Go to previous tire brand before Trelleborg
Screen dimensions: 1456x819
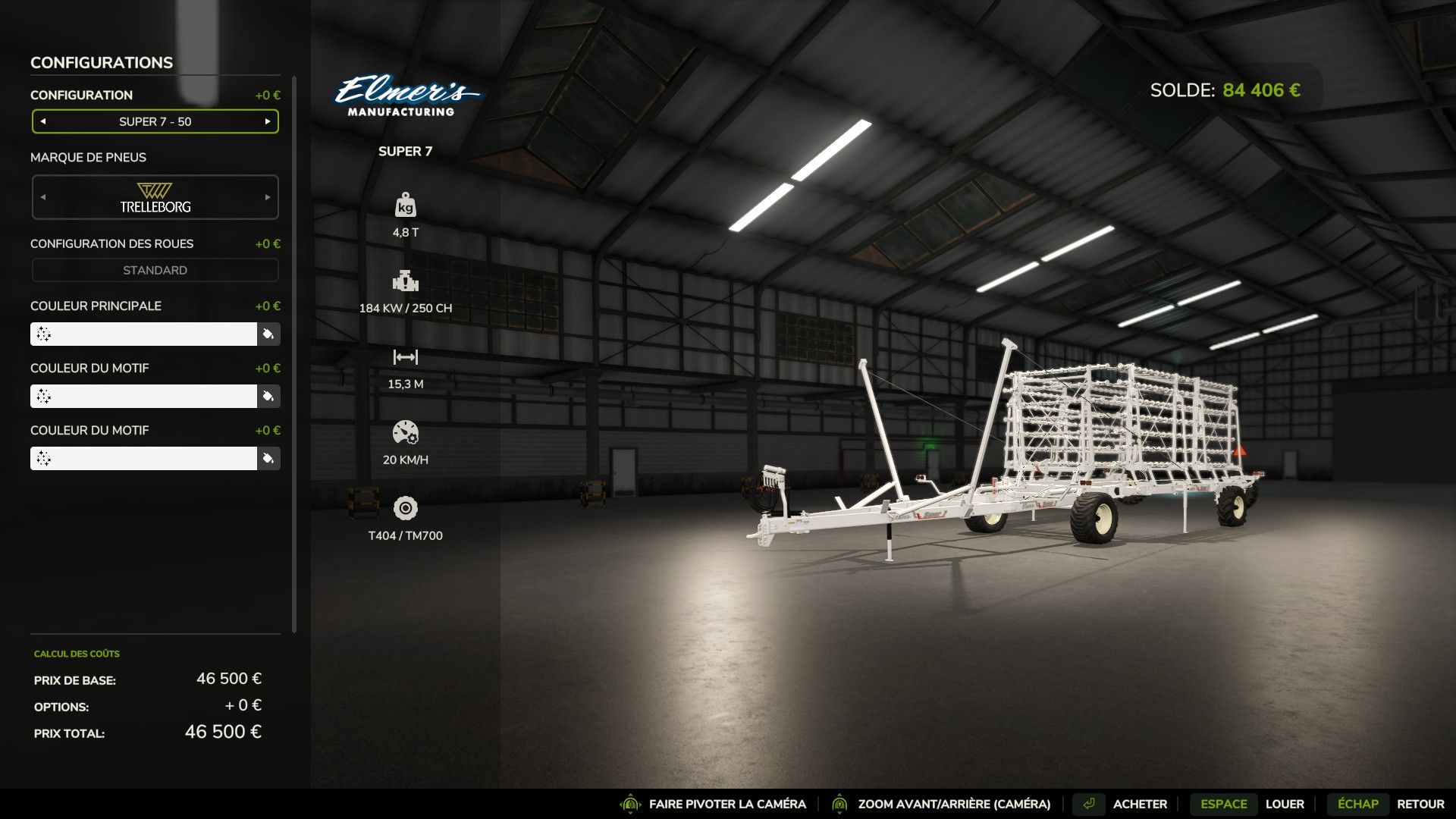(x=43, y=197)
